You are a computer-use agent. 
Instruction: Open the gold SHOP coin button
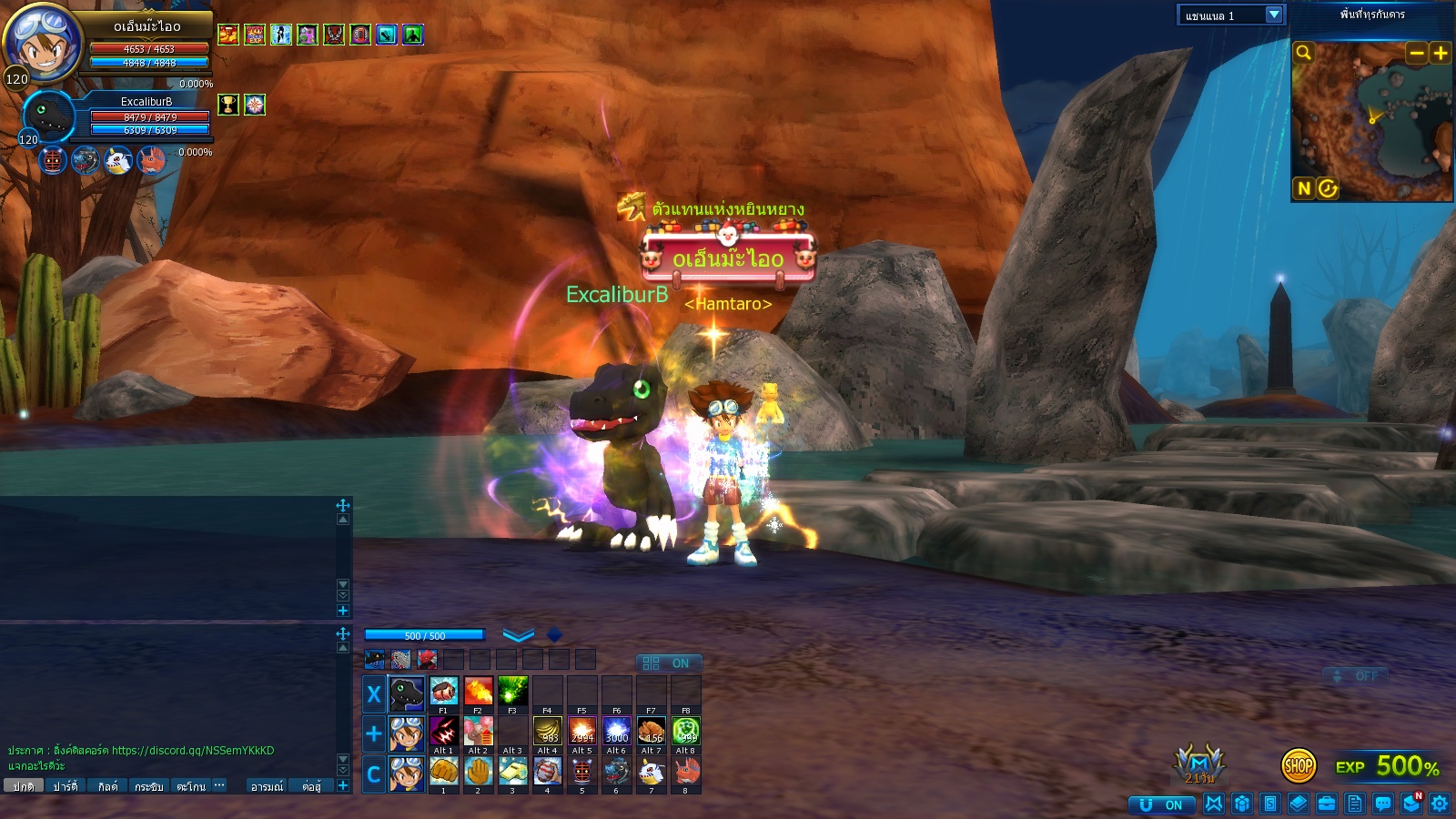(x=1298, y=766)
